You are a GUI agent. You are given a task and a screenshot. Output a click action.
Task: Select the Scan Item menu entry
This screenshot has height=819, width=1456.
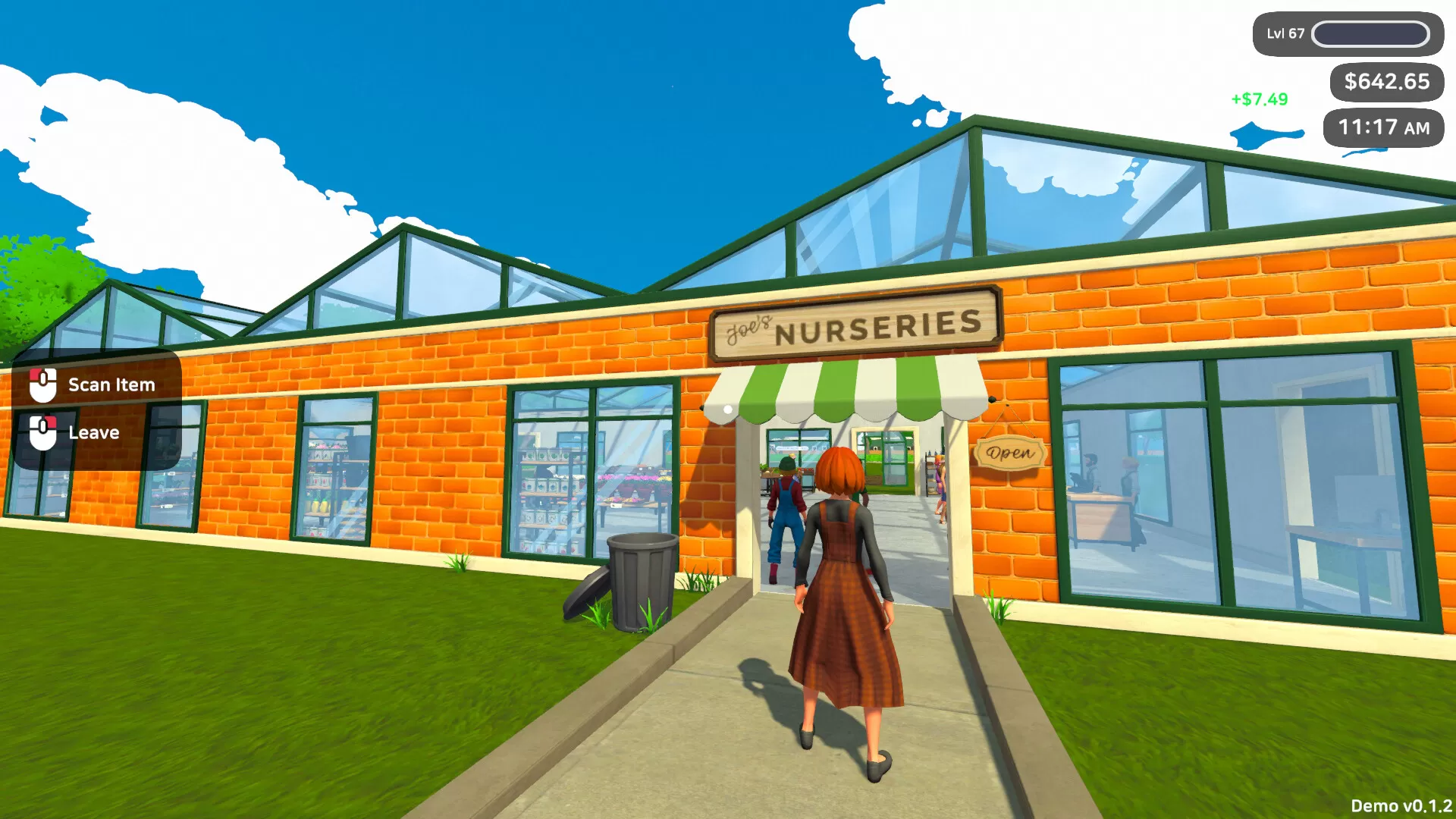(111, 384)
